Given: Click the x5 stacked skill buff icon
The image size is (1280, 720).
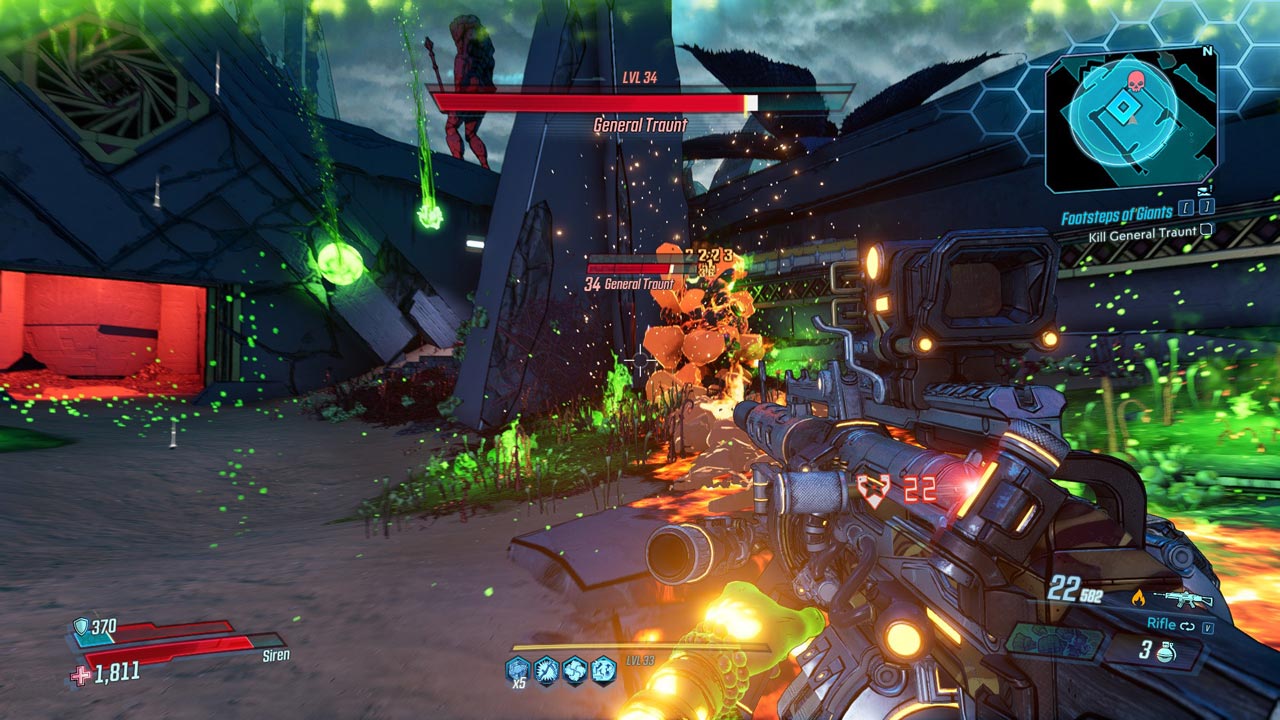Looking at the screenshot, I should click(x=518, y=669).
